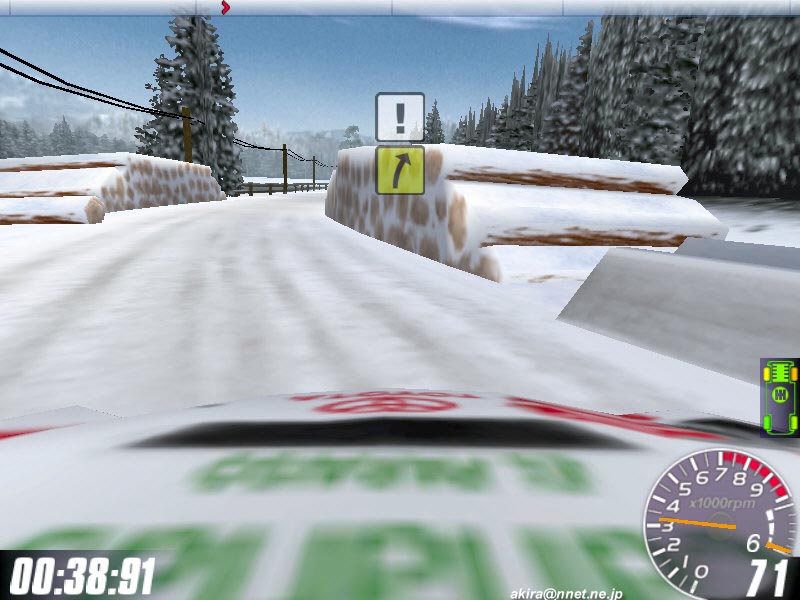Click the exclamation mark caution icon
This screenshot has height=600, width=800.
coord(400,117)
